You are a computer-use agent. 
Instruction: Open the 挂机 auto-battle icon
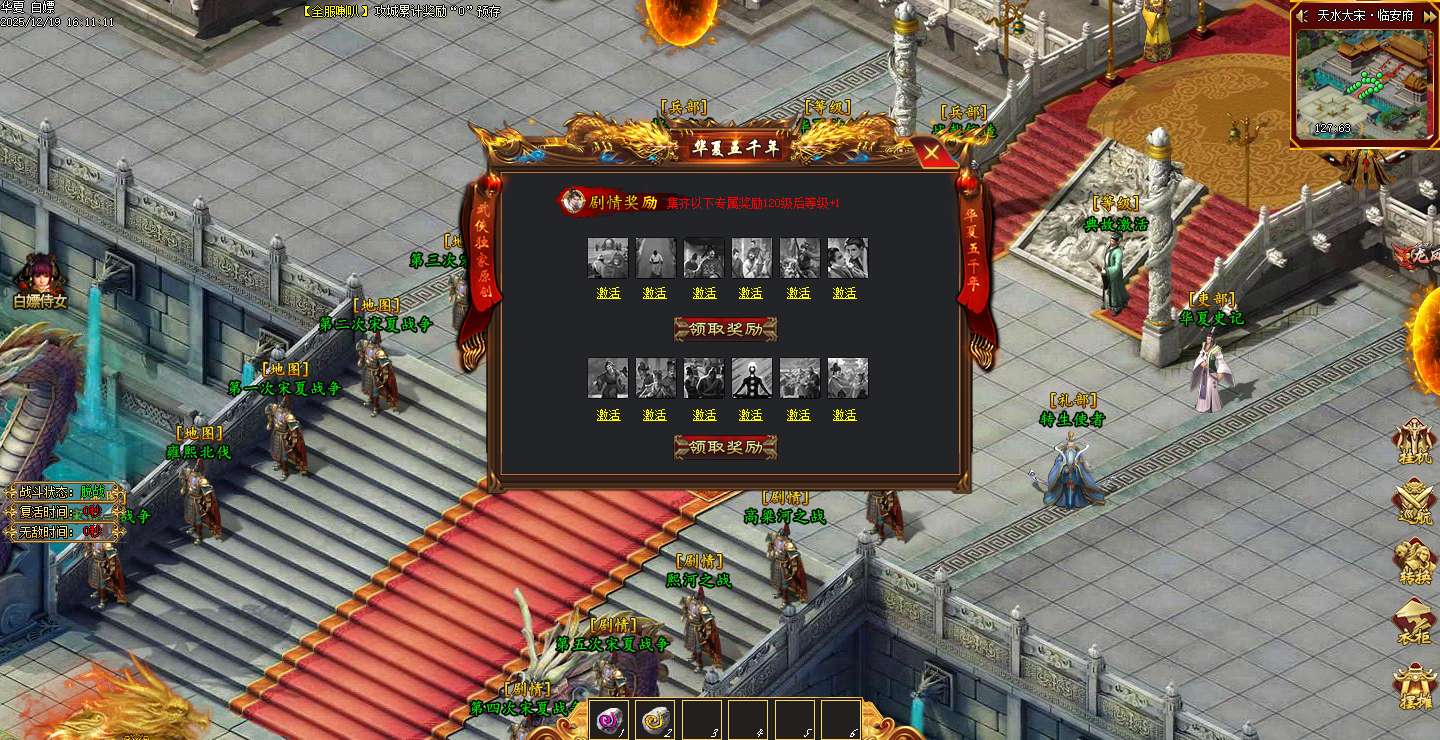pyautogui.click(x=1415, y=441)
